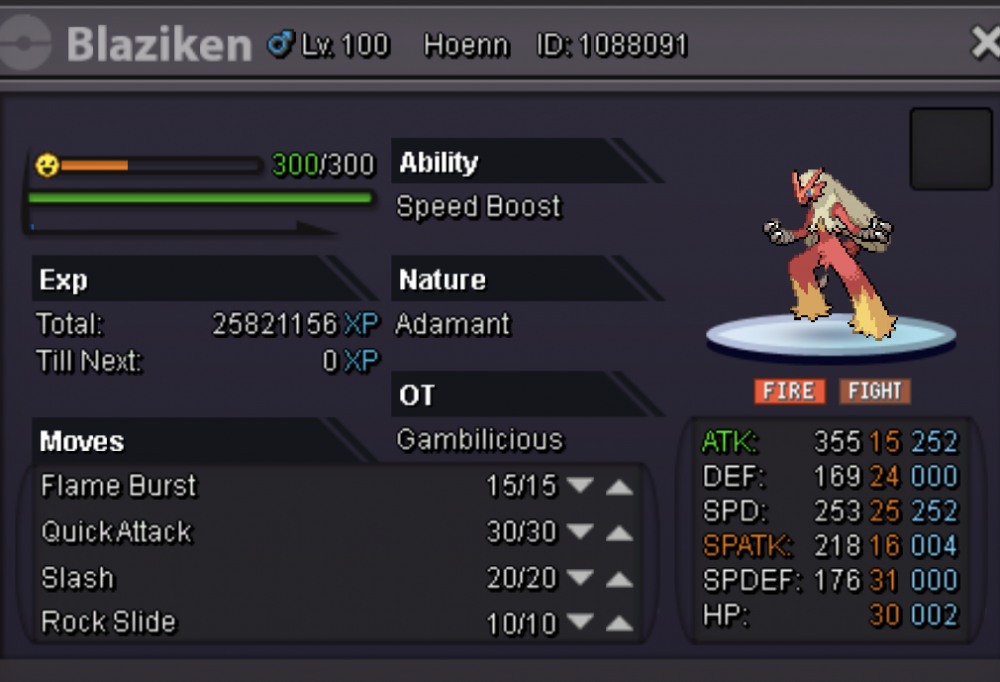
Task: Select the Speed Boost ability text
Action: [479, 207]
